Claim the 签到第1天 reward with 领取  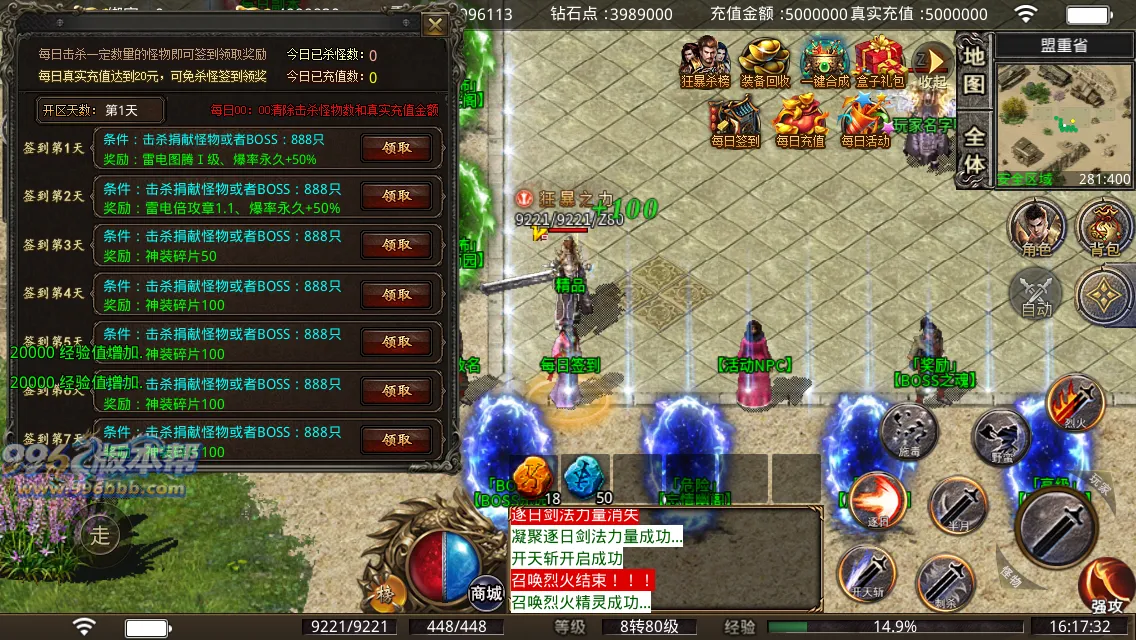[396, 148]
